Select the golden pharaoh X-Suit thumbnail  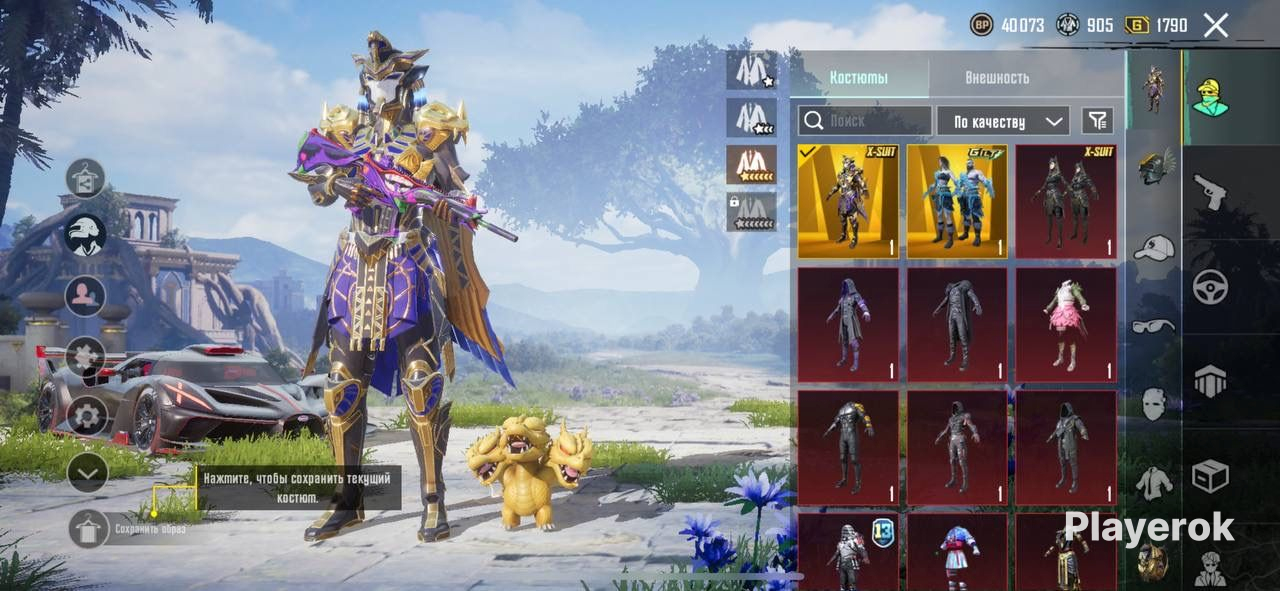point(848,202)
